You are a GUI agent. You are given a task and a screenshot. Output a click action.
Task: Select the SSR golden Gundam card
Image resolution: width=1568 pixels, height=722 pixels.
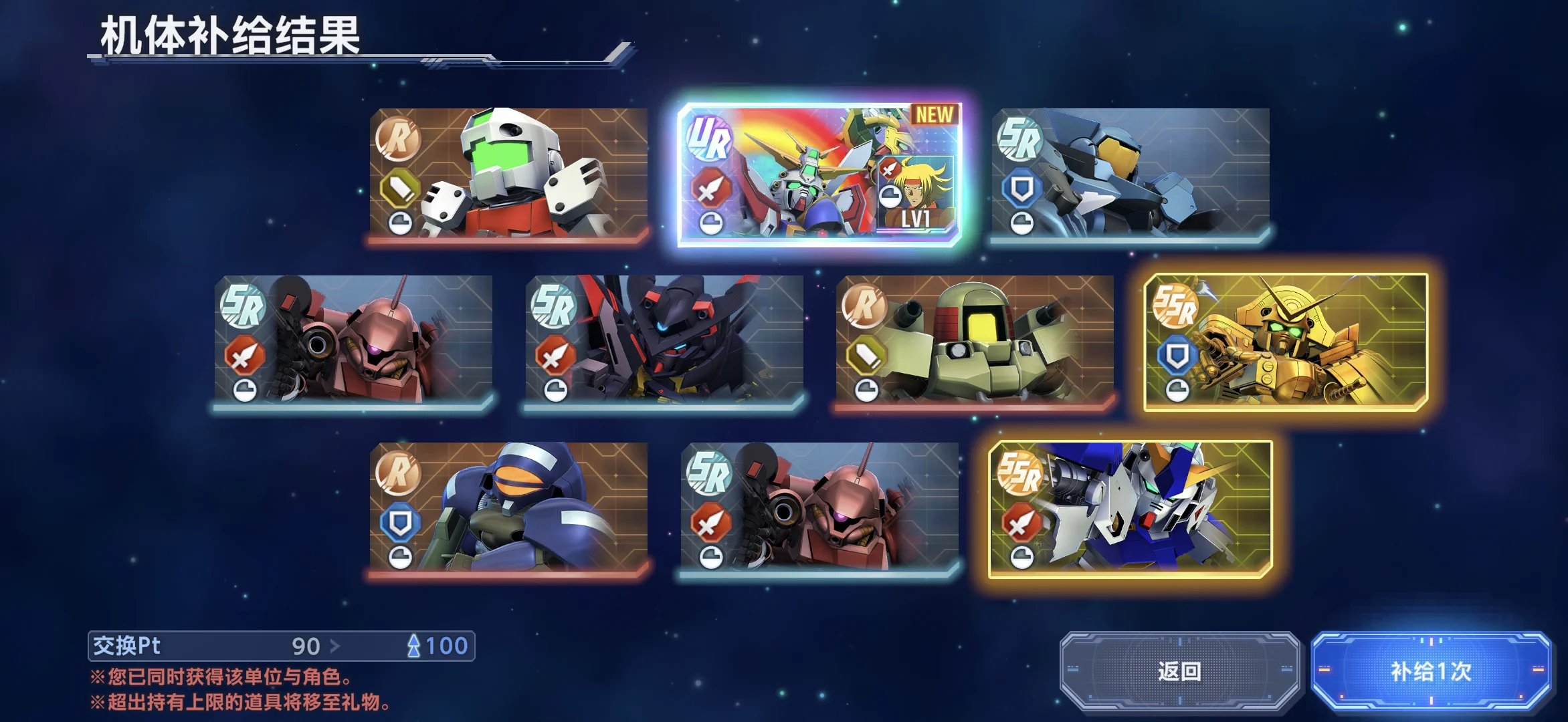coord(1285,341)
